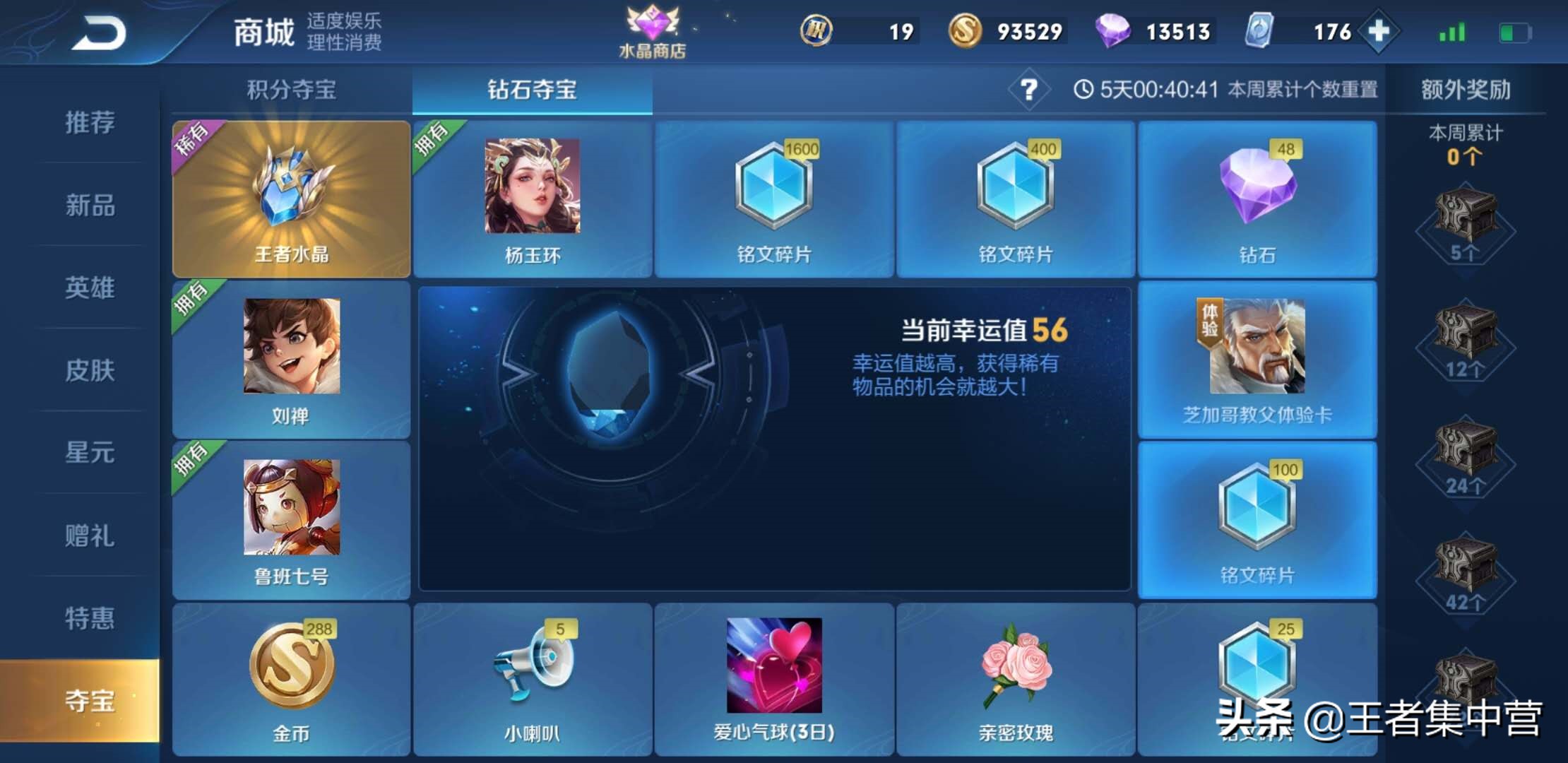Click the ? help button
This screenshot has height=763, width=1568.
1028,90
